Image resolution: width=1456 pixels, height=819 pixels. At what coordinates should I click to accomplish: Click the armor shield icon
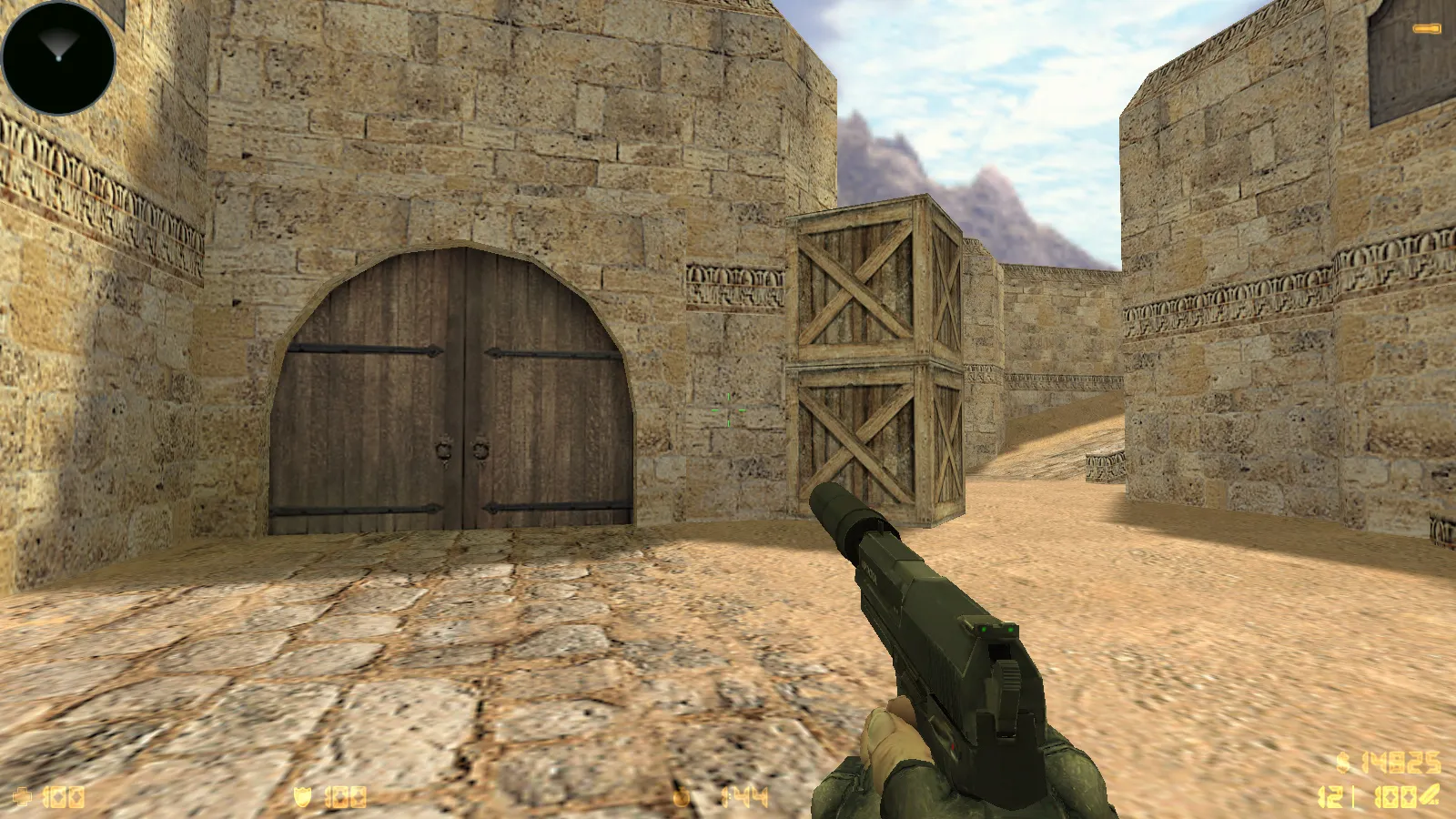[305, 795]
